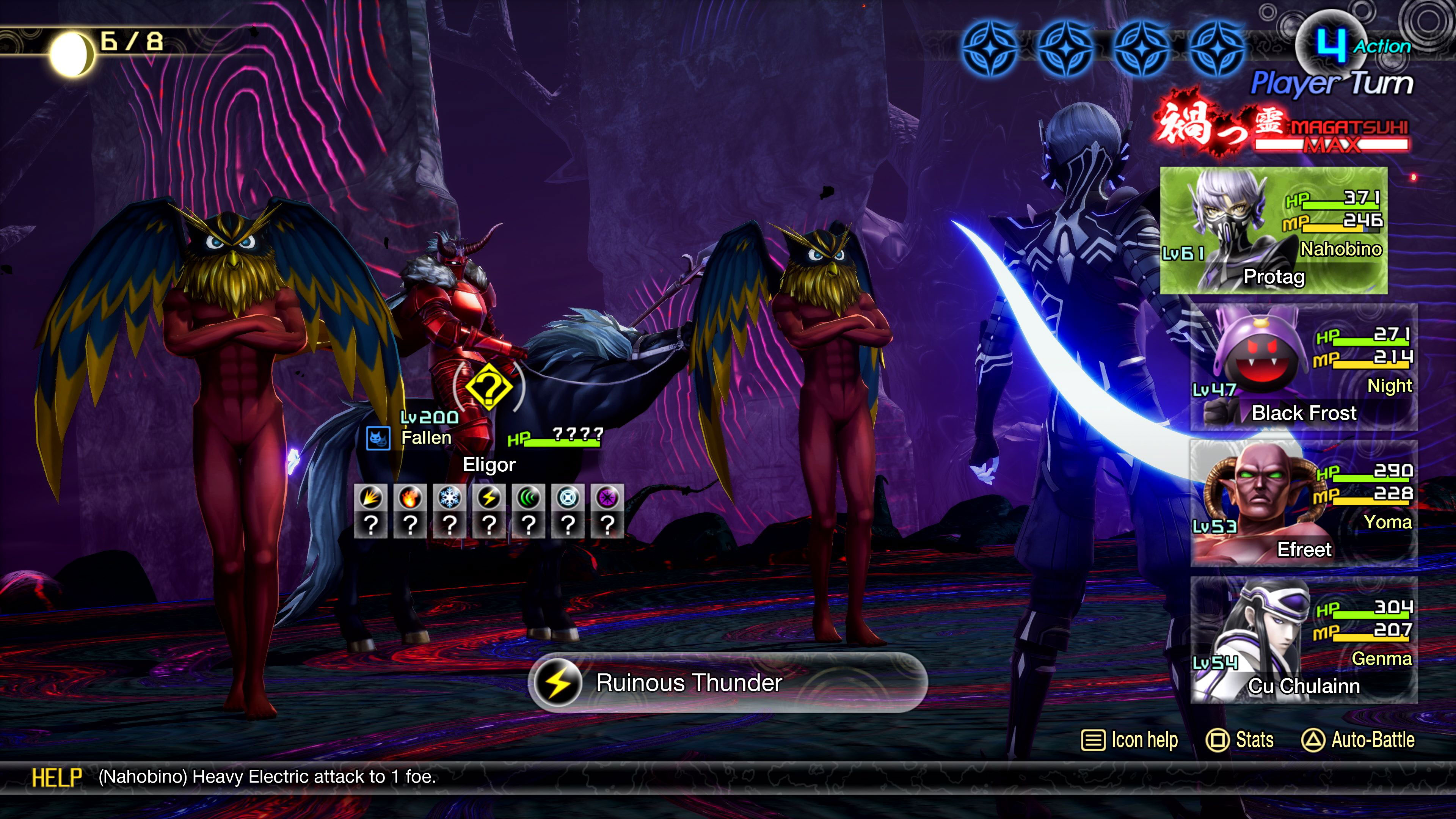Viewport: 1456px width, 819px height.
Task: Open Icon help
Action: click(1130, 740)
